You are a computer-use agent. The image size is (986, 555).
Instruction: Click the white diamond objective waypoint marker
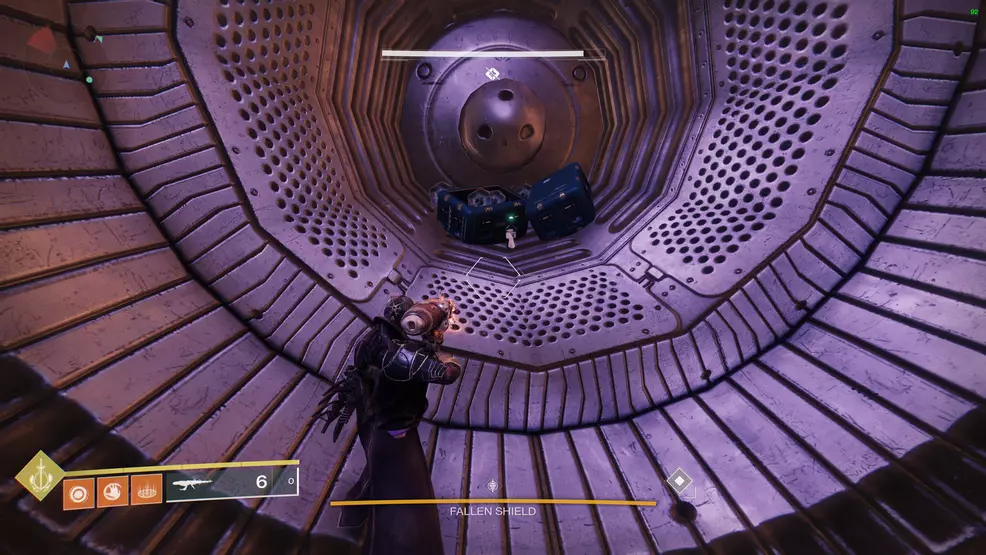[681, 483]
